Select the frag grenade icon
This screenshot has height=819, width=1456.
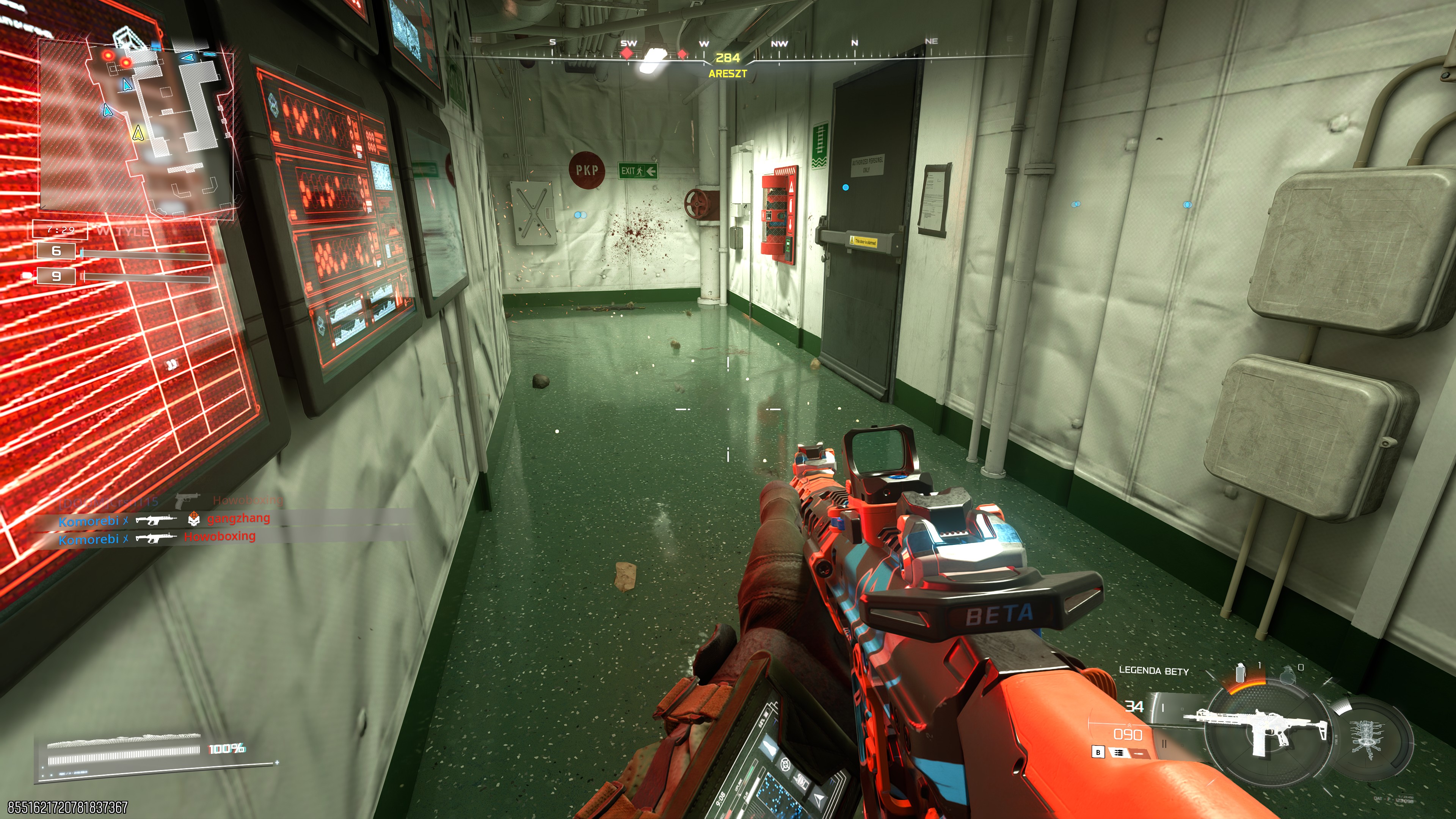1287,675
